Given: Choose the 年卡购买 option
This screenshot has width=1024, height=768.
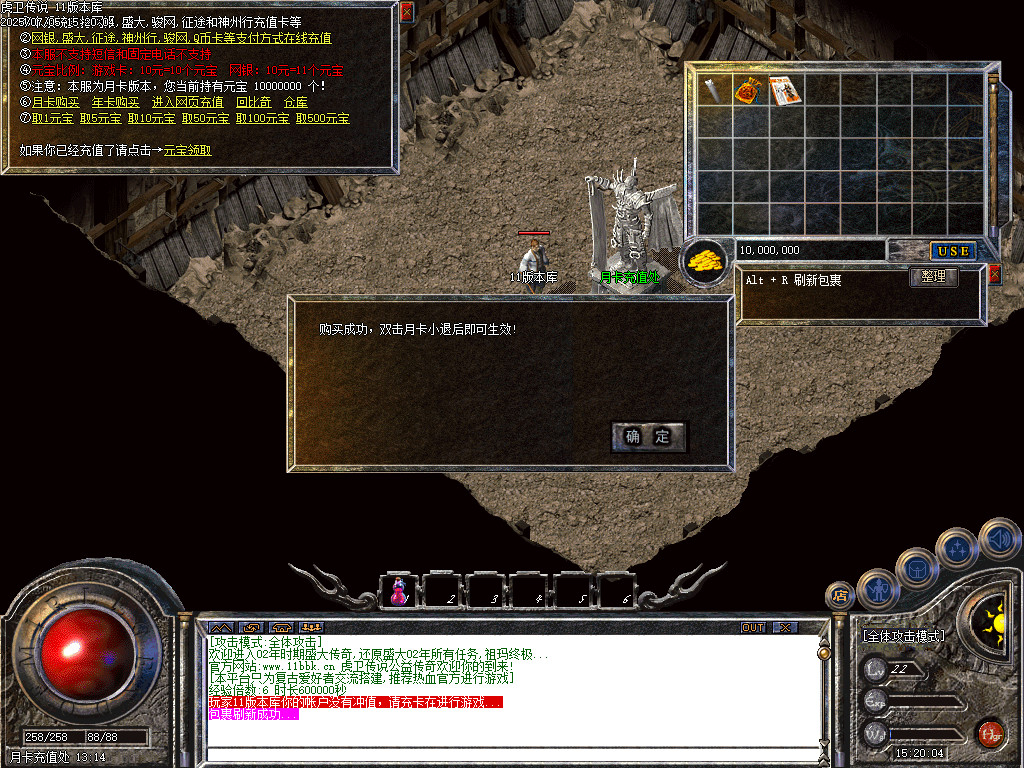Looking at the screenshot, I should point(115,102).
